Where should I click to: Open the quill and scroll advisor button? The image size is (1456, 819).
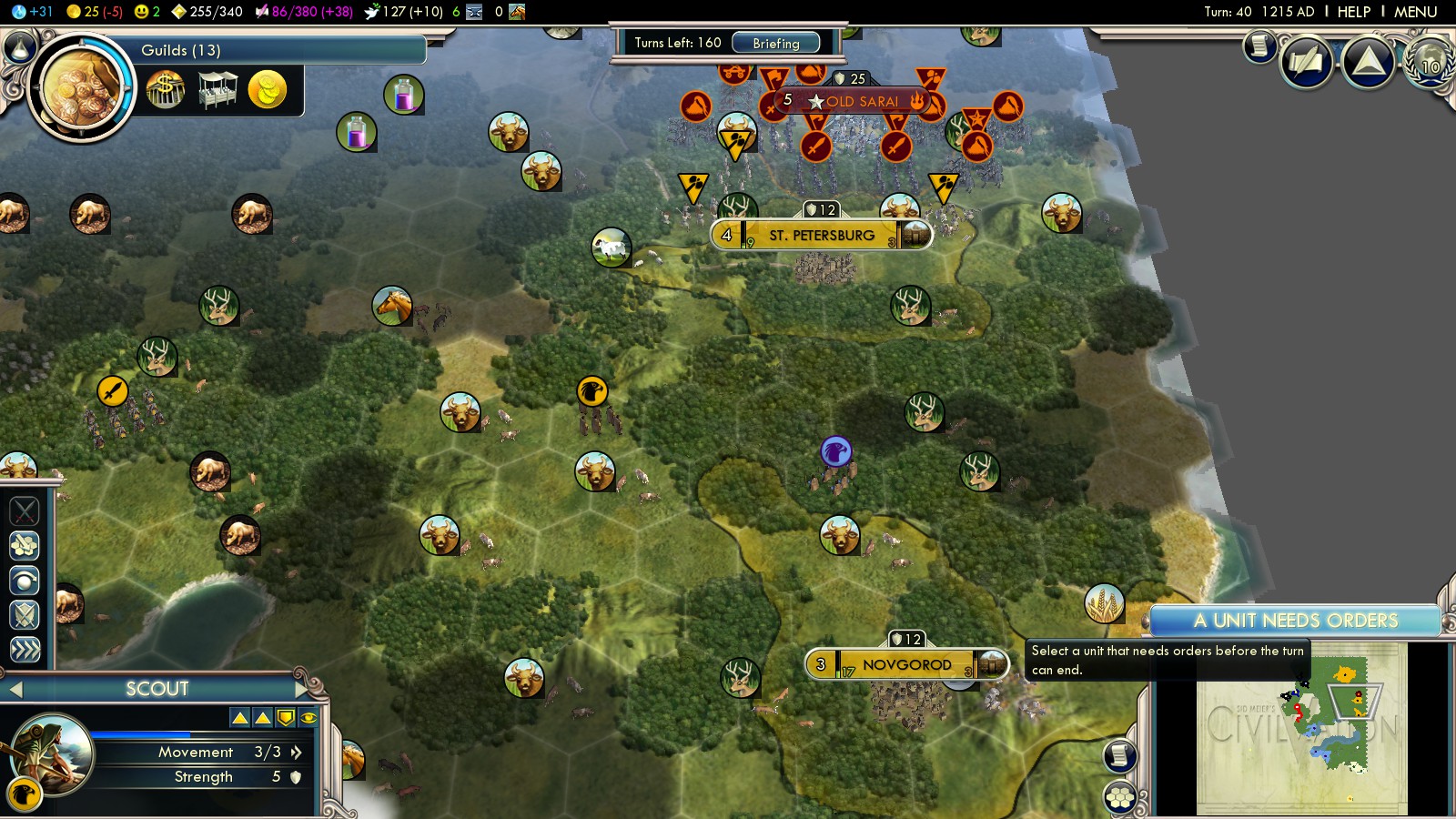pos(1307,62)
